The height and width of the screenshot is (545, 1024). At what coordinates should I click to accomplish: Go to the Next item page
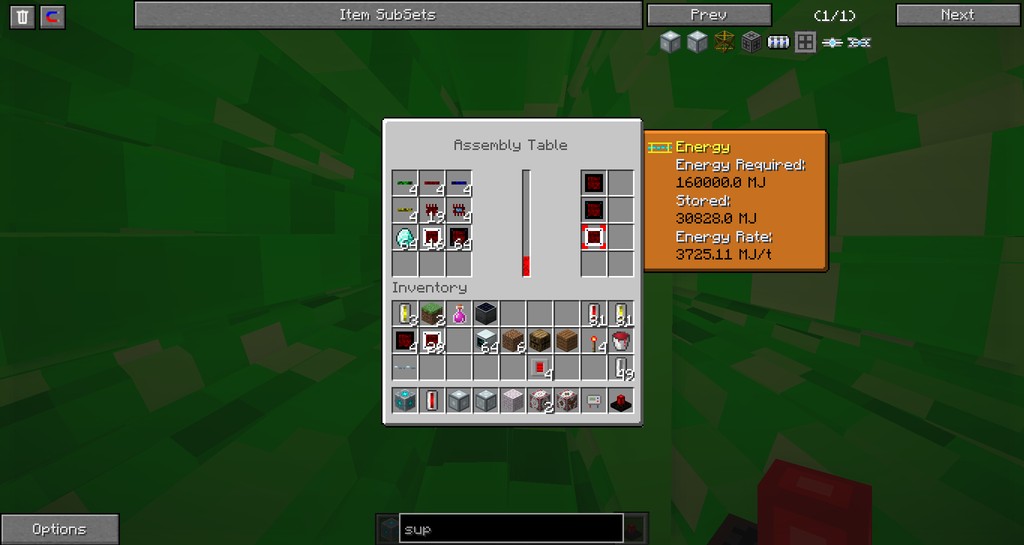pyautogui.click(x=957, y=15)
